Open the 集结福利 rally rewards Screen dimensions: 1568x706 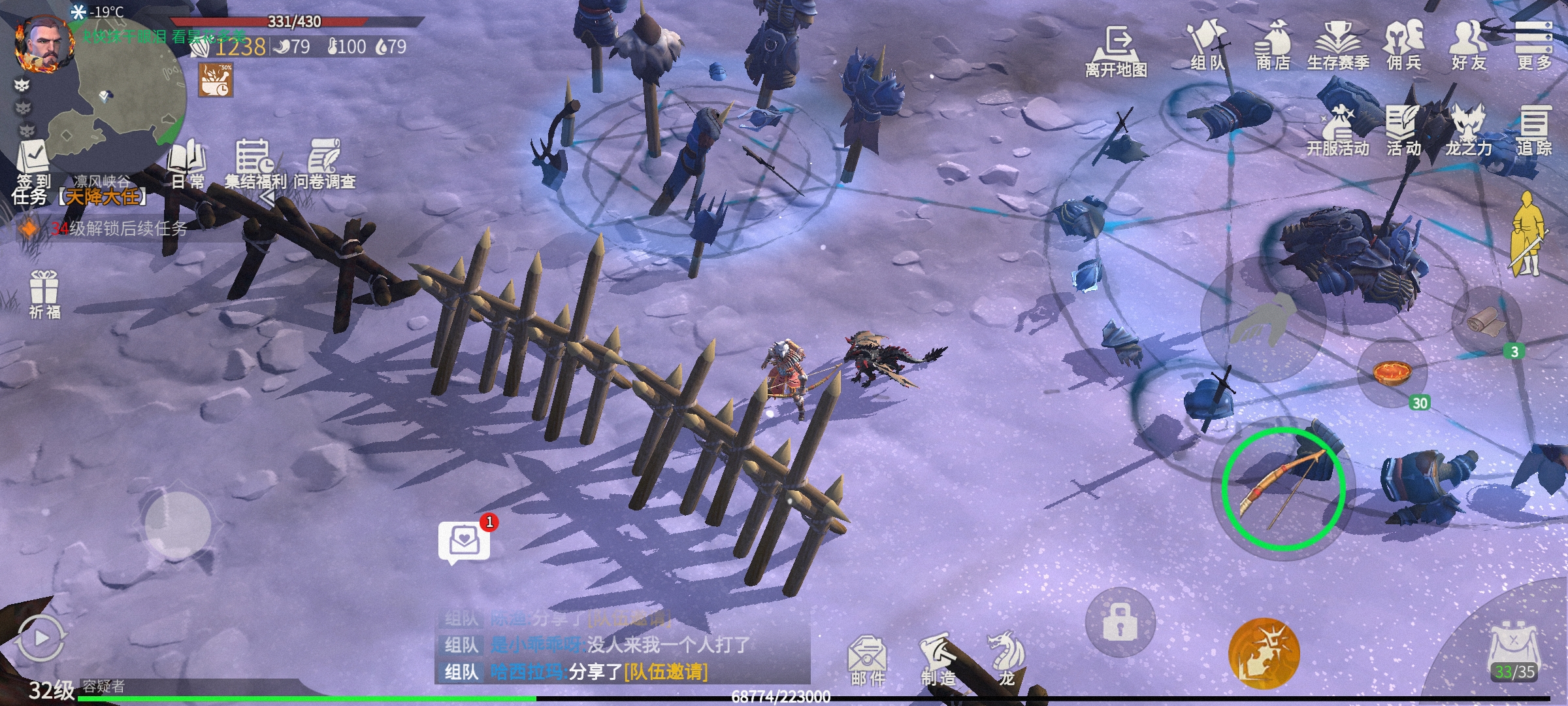point(255,163)
